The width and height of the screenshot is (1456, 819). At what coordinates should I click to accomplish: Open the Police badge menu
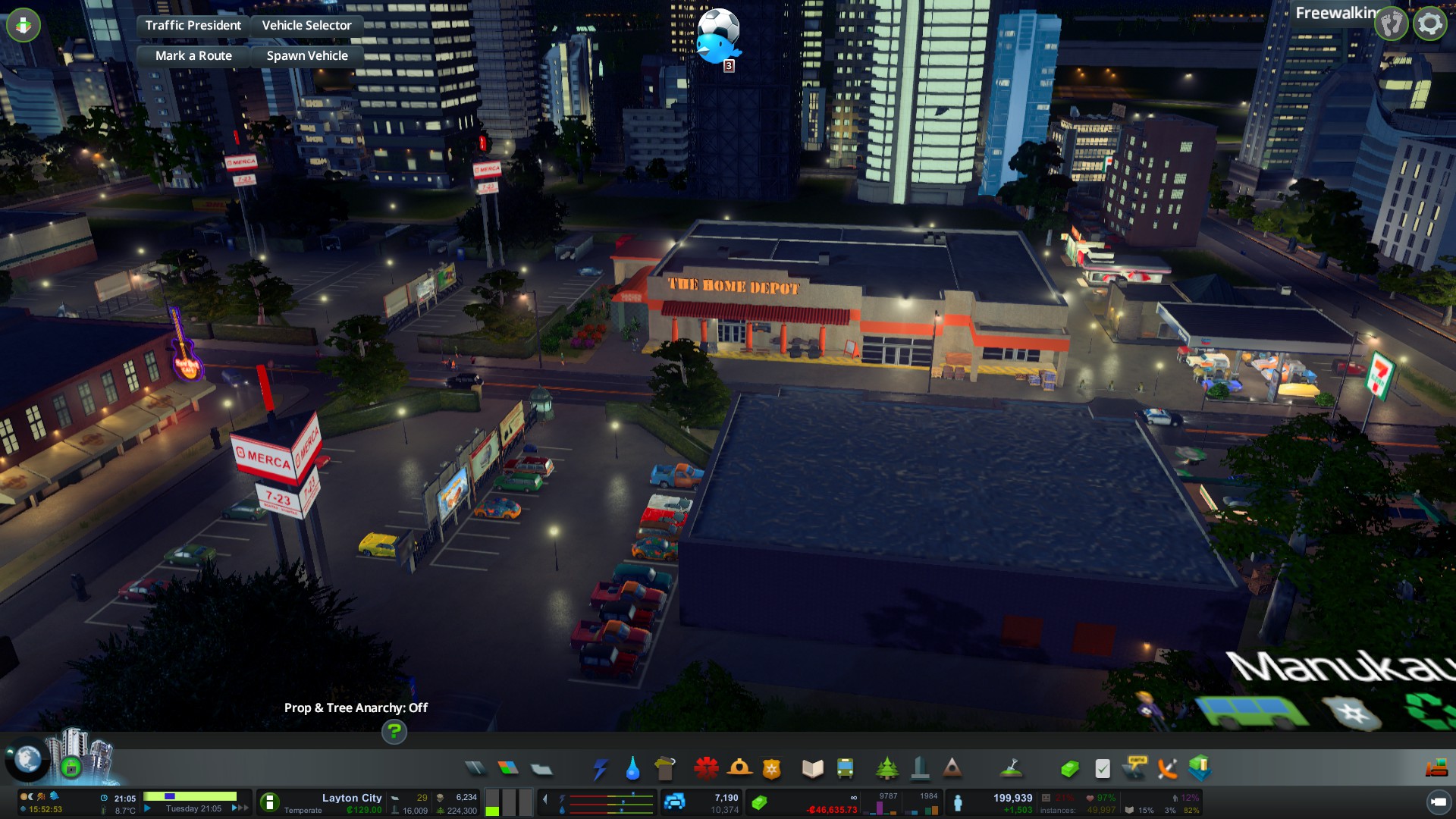[x=771, y=769]
